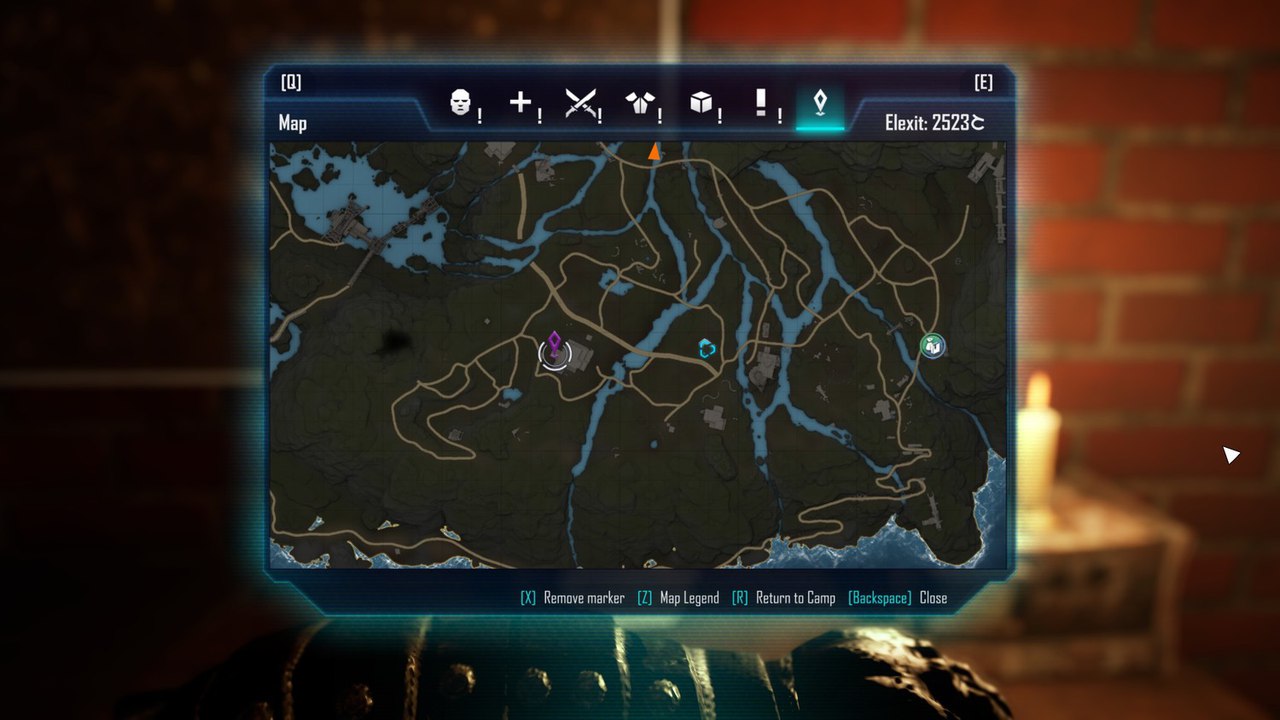This screenshot has height=720, width=1280.
Task: Switch to the cube inventory tab
Action: [x=700, y=102]
